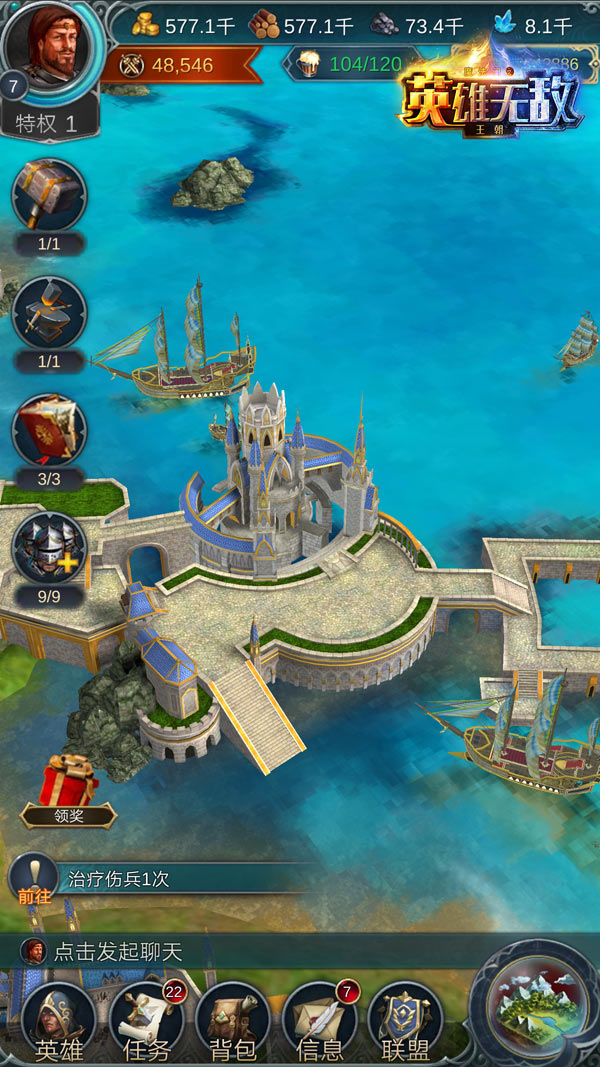Claim the 领奖 gift box reward
The height and width of the screenshot is (1067, 600).
[x=68, y=785]
